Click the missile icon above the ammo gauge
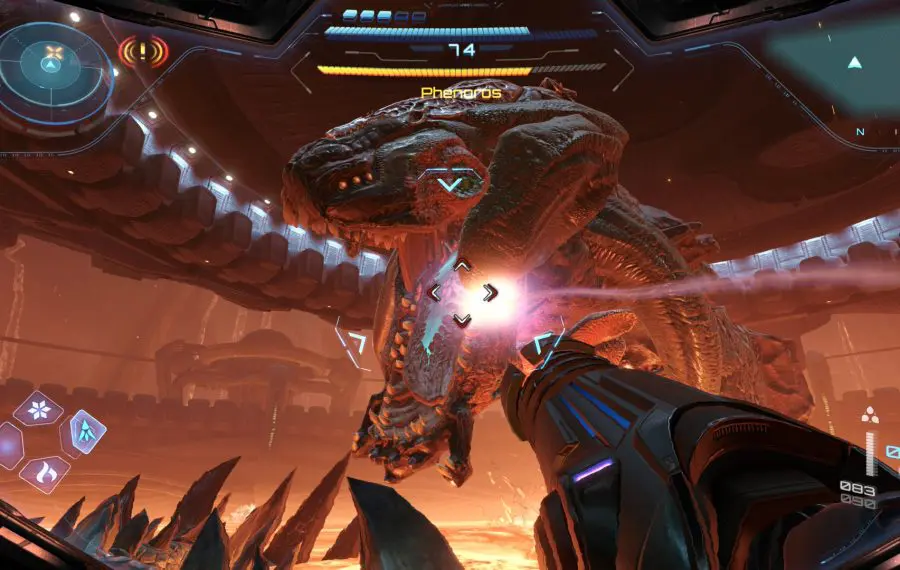 pyautogui.click(x=870, y=417)
